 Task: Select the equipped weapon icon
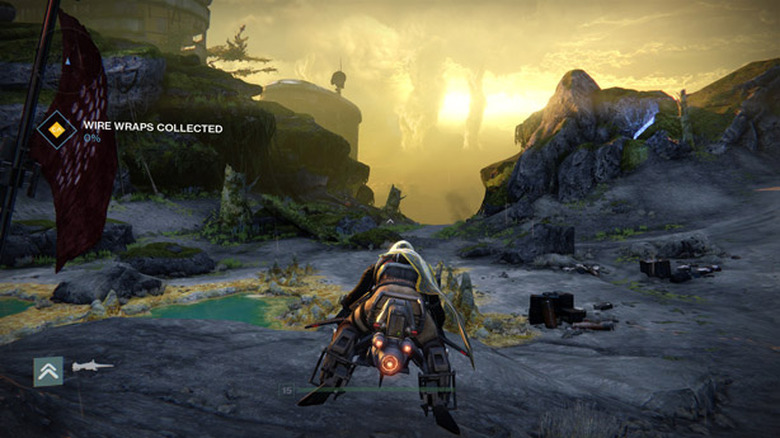(x=92, y=366)
